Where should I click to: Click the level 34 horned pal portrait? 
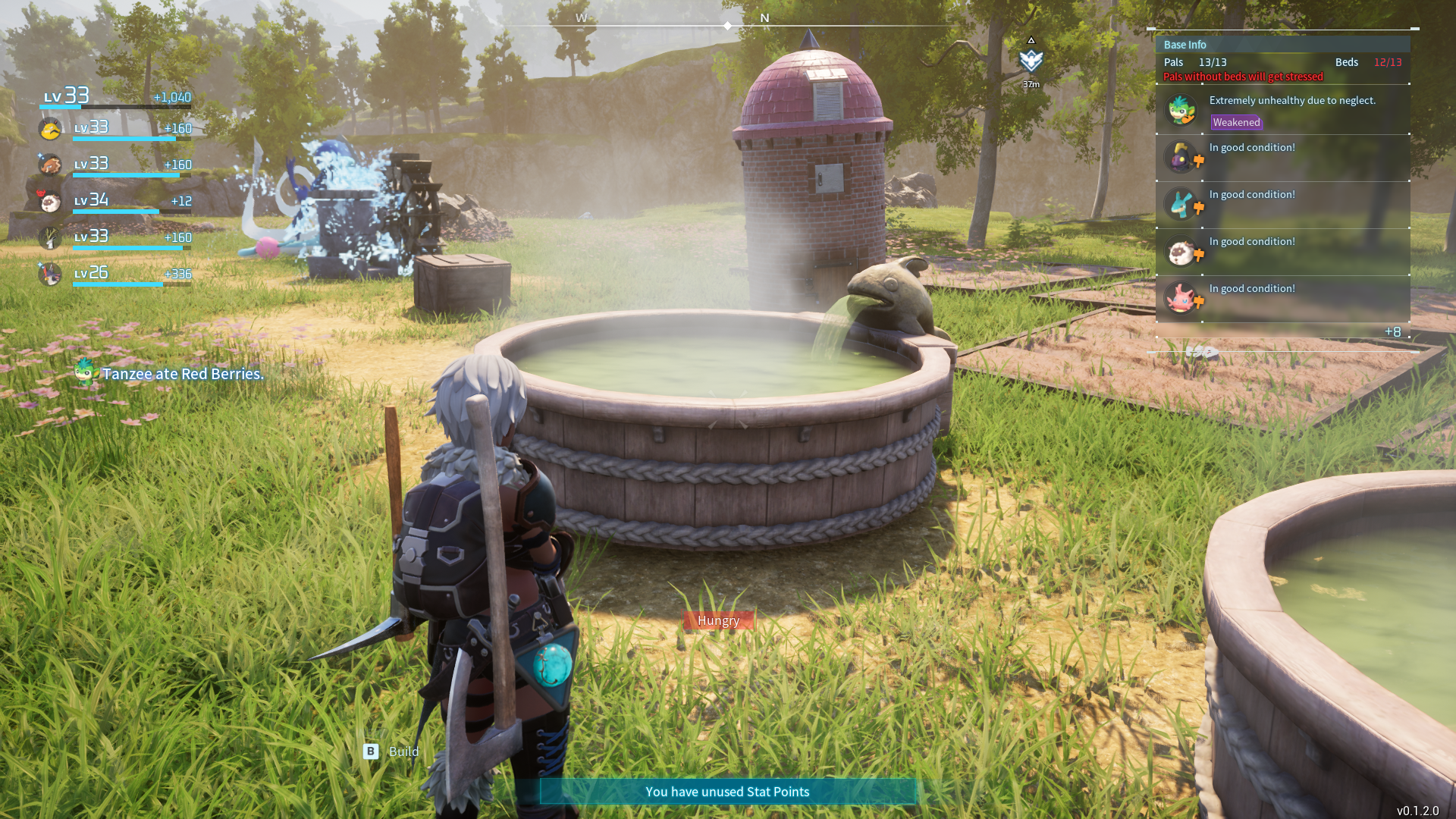[x=50, y=200]
